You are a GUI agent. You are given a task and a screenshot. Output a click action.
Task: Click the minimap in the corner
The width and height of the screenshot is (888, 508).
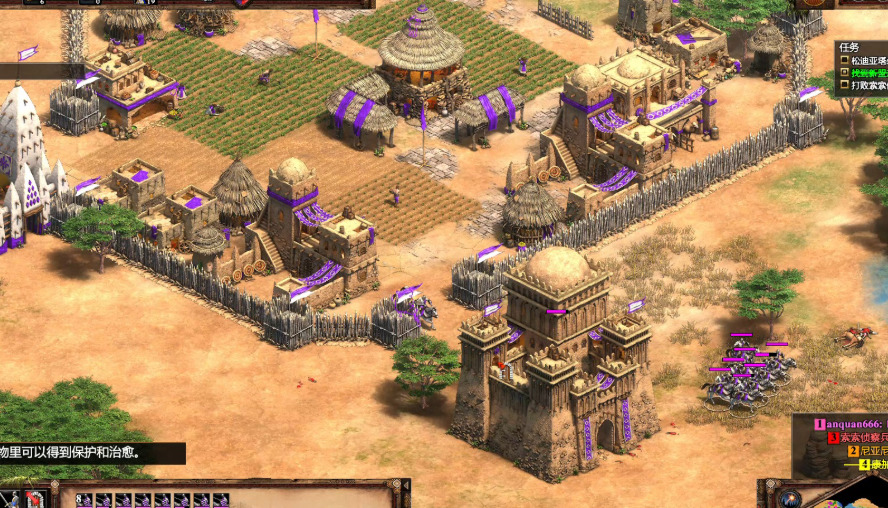[862, 494]
